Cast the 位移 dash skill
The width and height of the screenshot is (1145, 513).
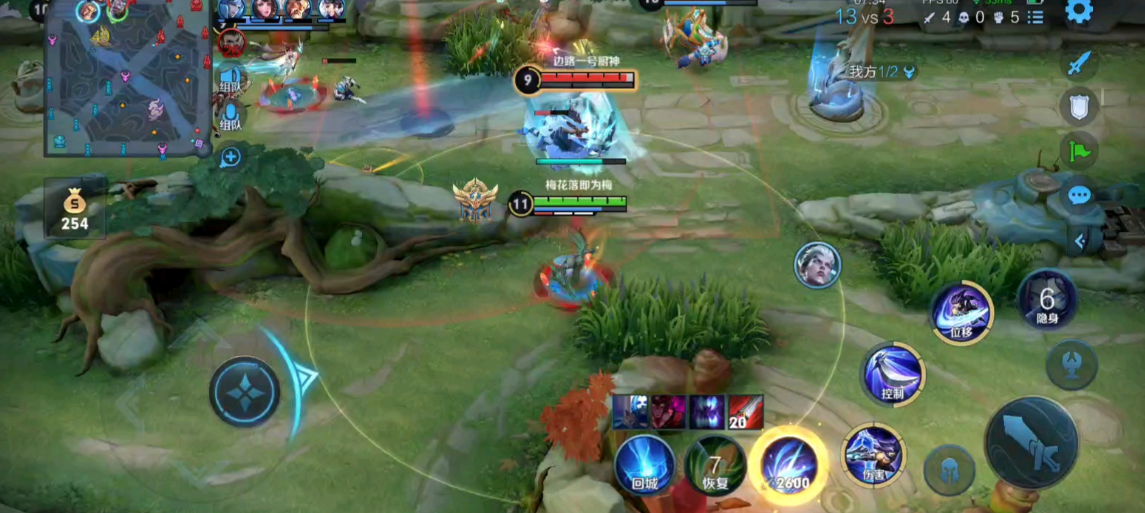(x=961, y=312)
